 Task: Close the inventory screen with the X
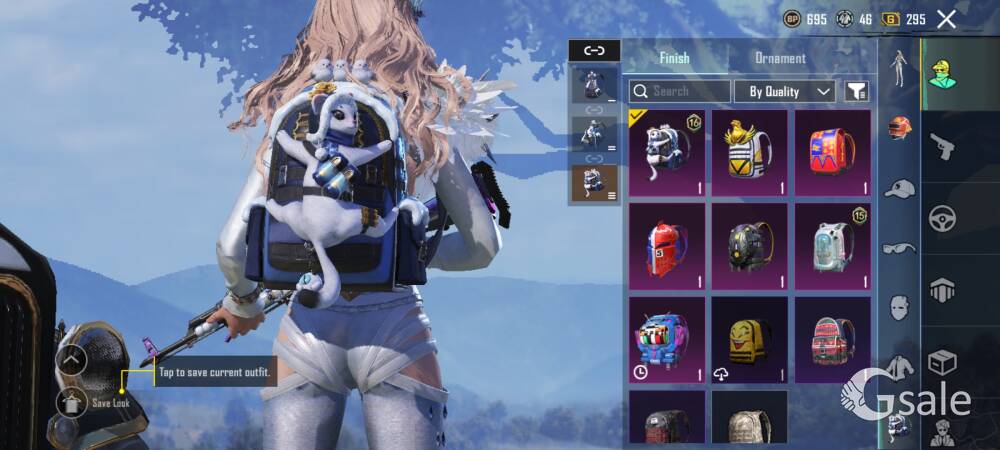(x=946, y=19)
